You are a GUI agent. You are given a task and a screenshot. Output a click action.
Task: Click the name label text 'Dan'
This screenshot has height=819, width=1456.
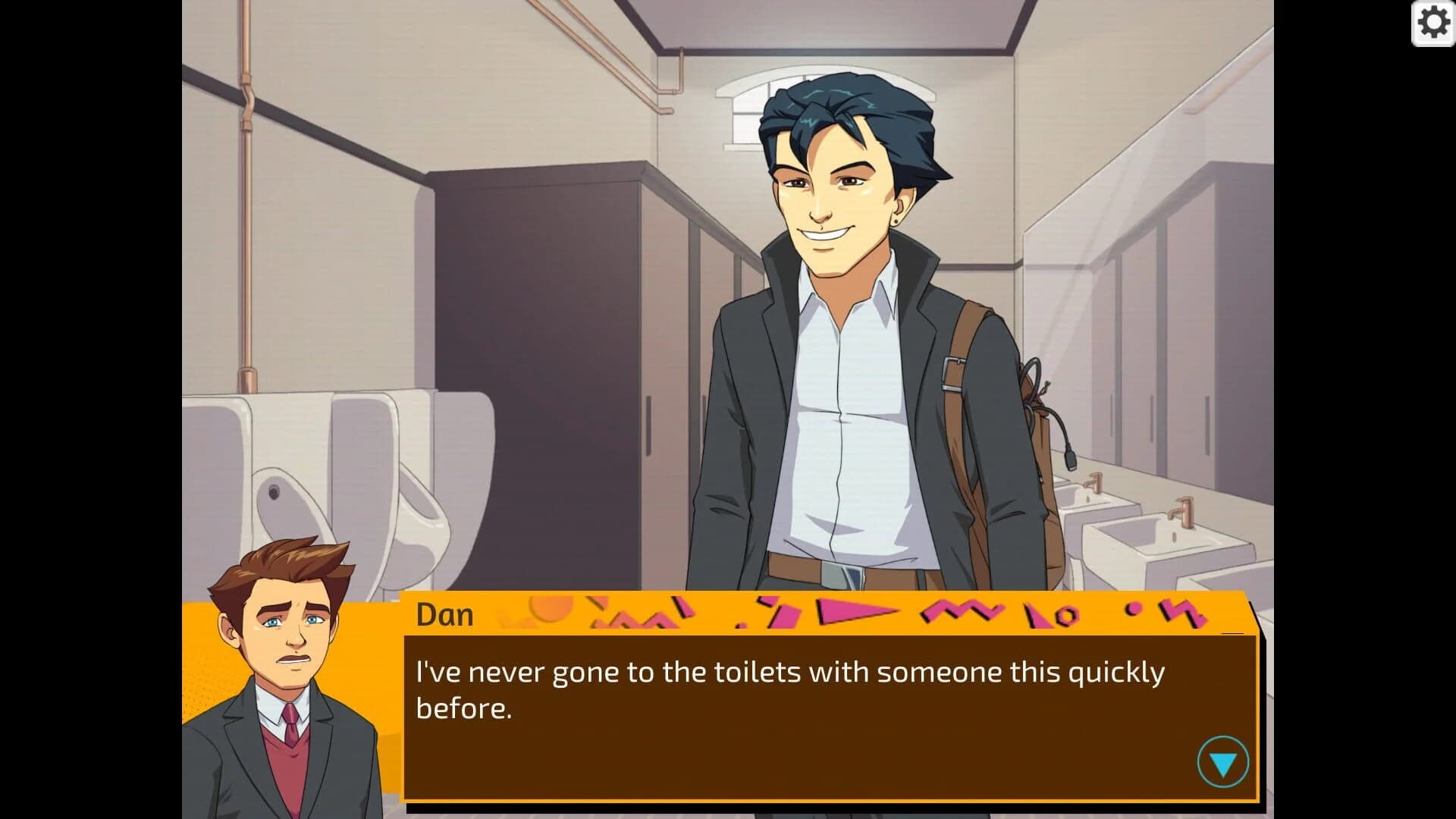click(x=444, y=614)
